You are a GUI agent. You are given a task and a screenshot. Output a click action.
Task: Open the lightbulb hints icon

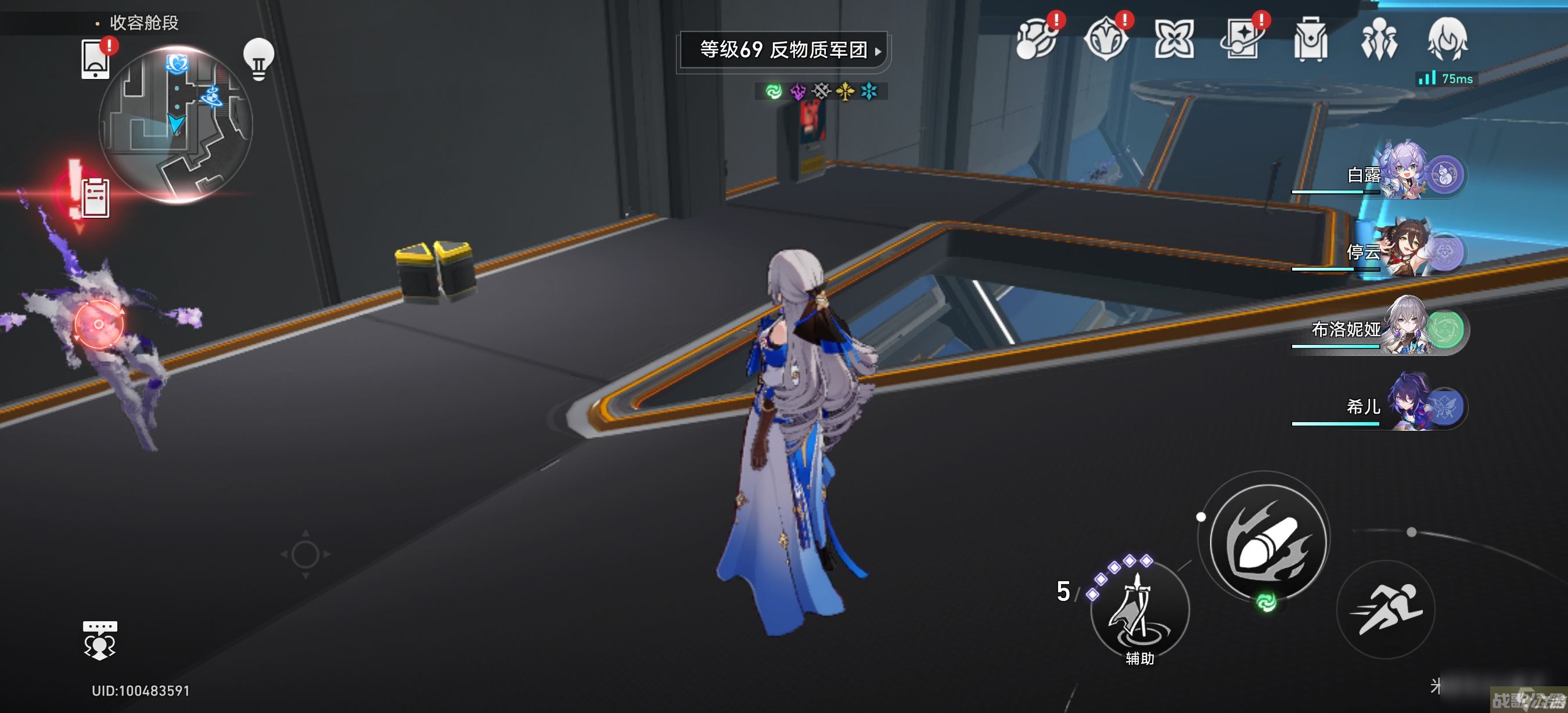coord(258,59)
